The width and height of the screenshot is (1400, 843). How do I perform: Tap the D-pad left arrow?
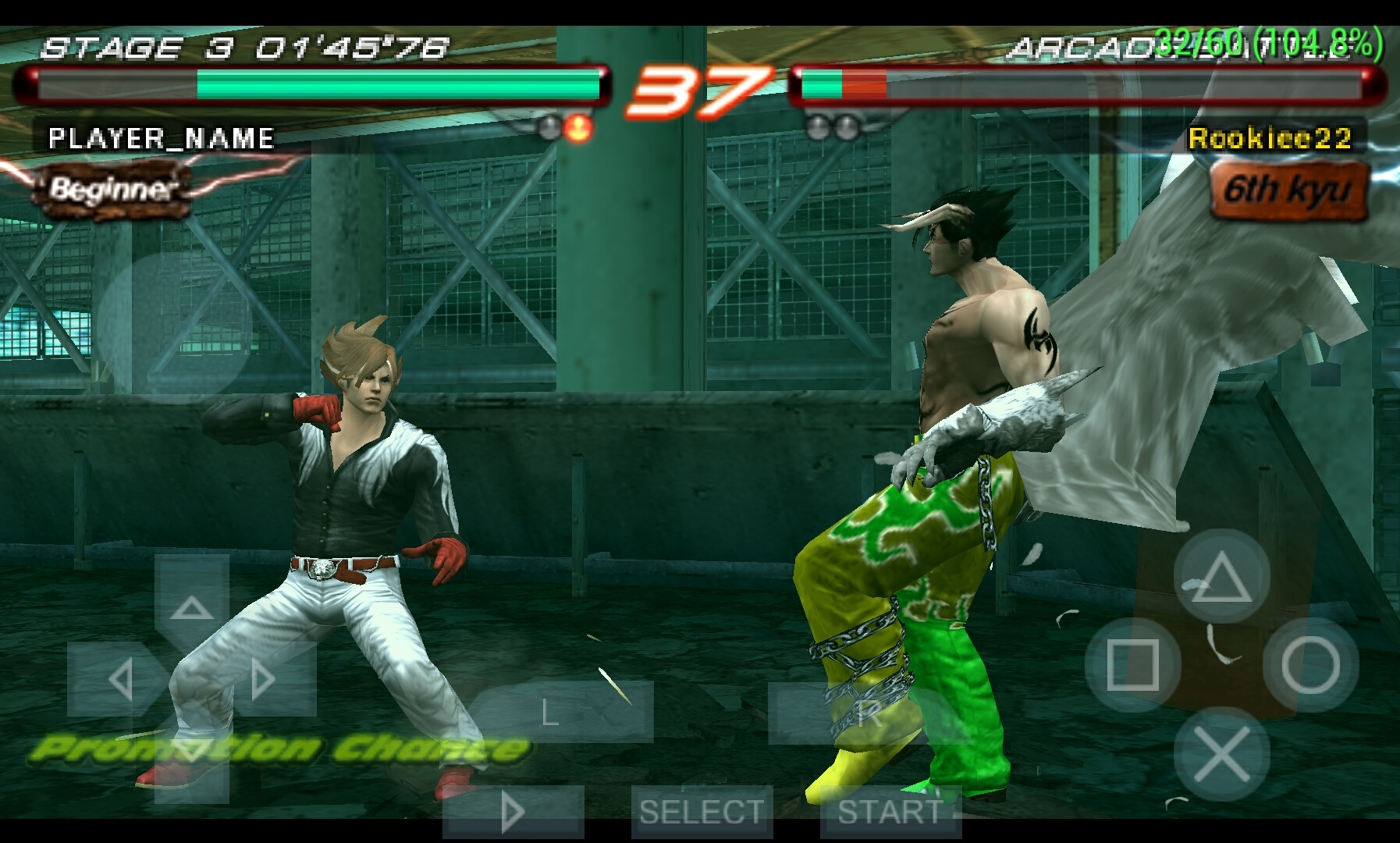point(117,679)
